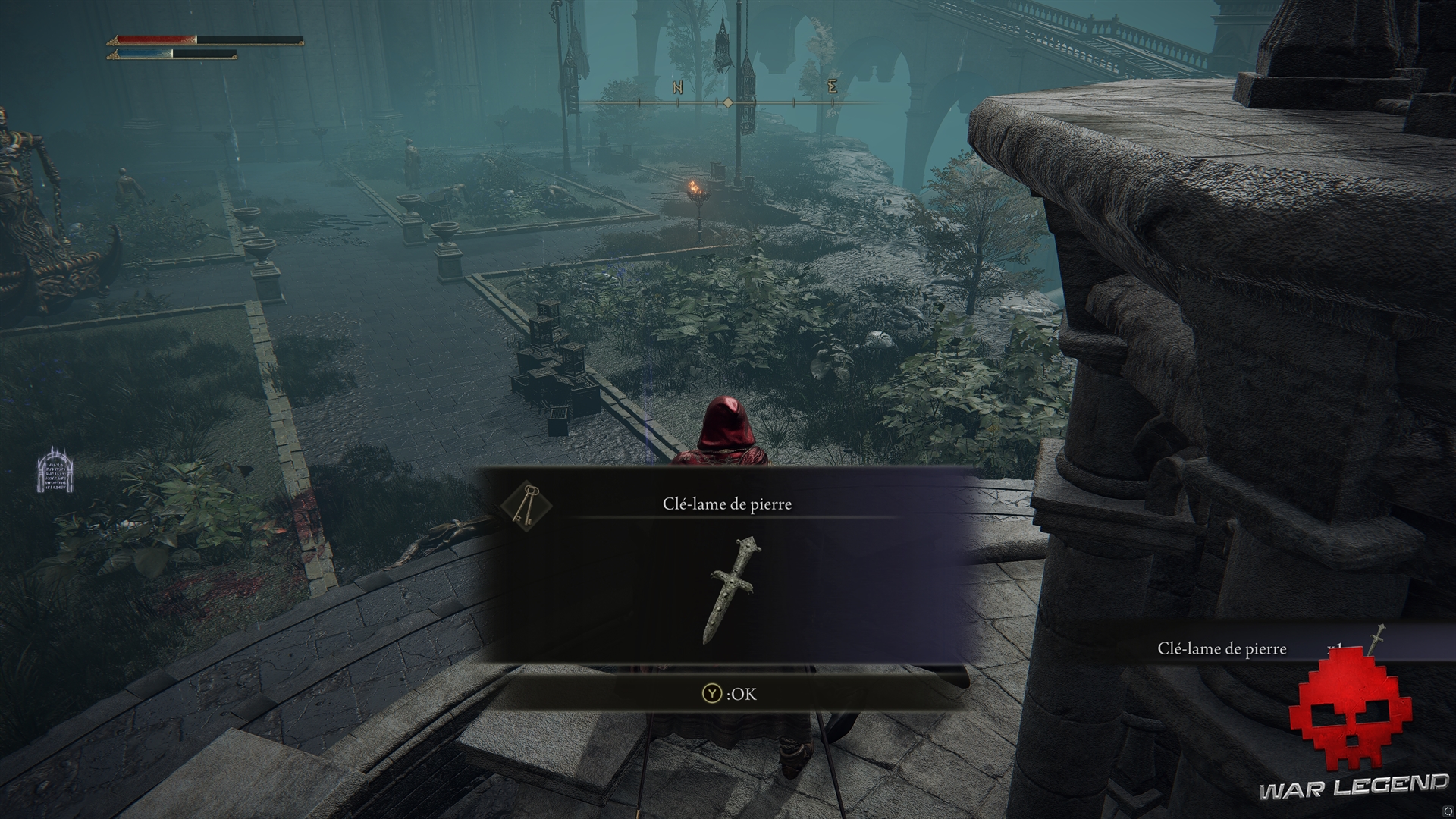Click the crossed keys category icon
1456x819 pixels.
point(526,505)
